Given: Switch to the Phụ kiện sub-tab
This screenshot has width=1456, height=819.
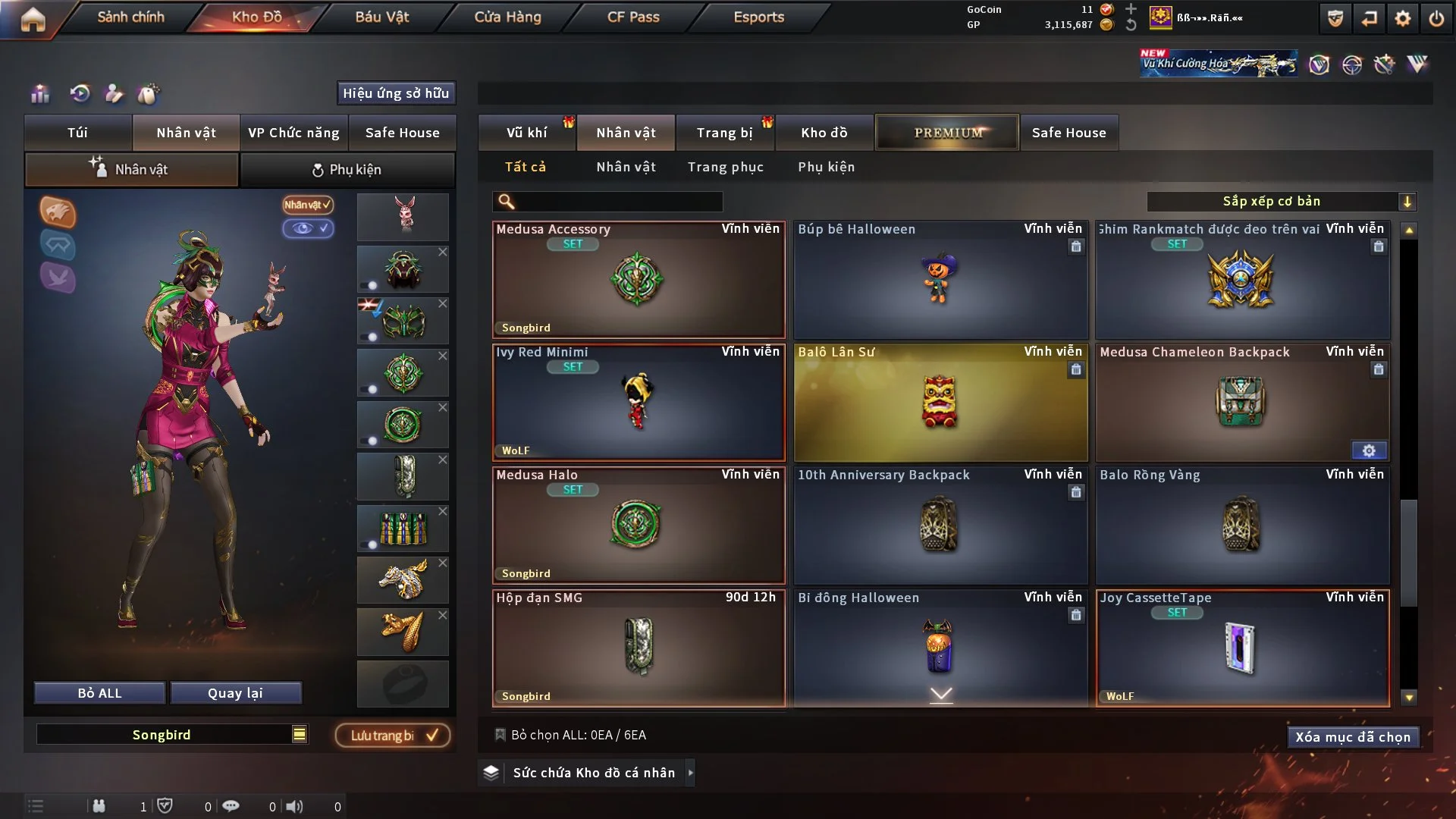Looking at the screenshot, I should coord(347,170).
